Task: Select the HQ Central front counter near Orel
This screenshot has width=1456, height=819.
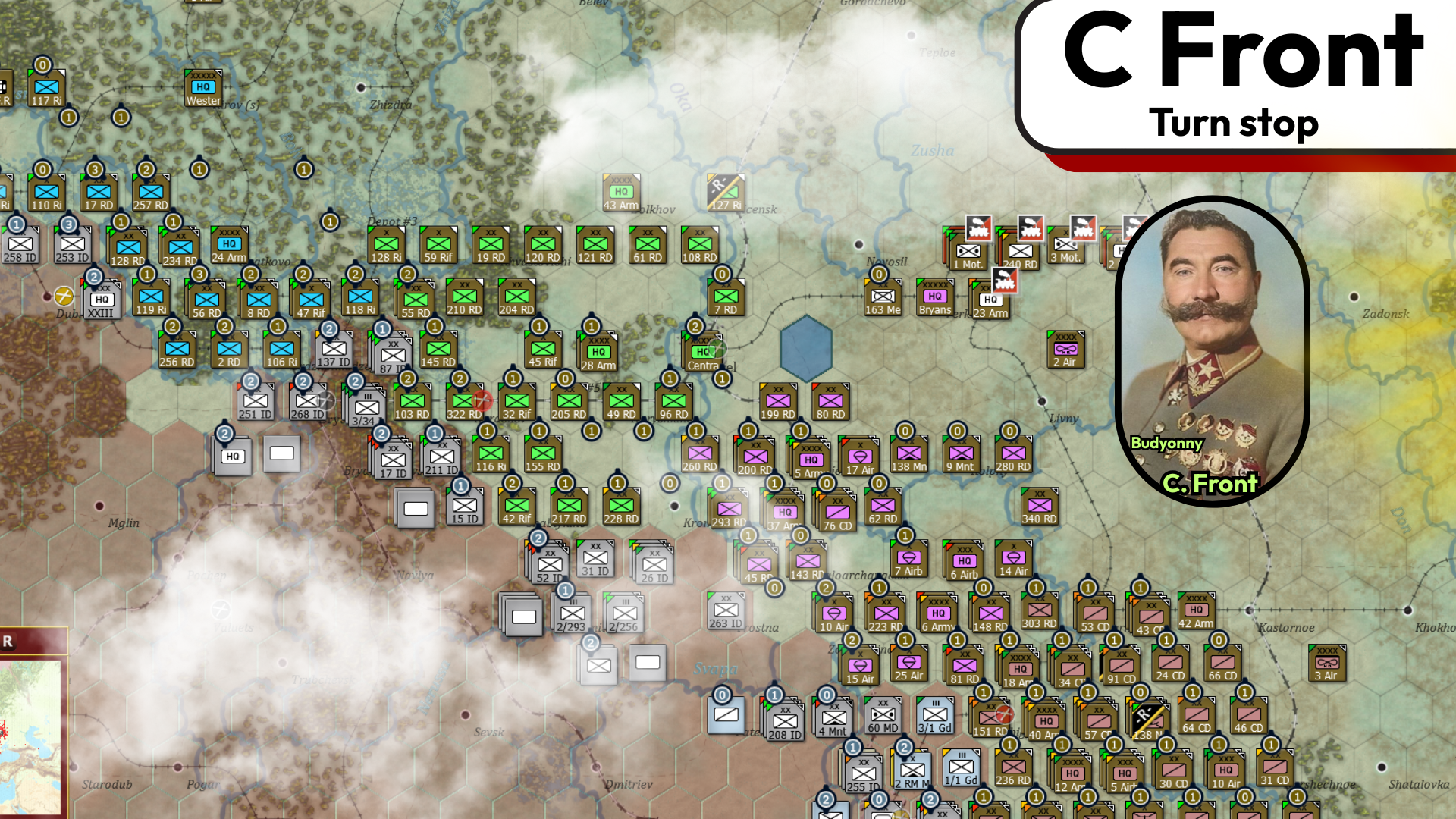Action: (704, 353)
